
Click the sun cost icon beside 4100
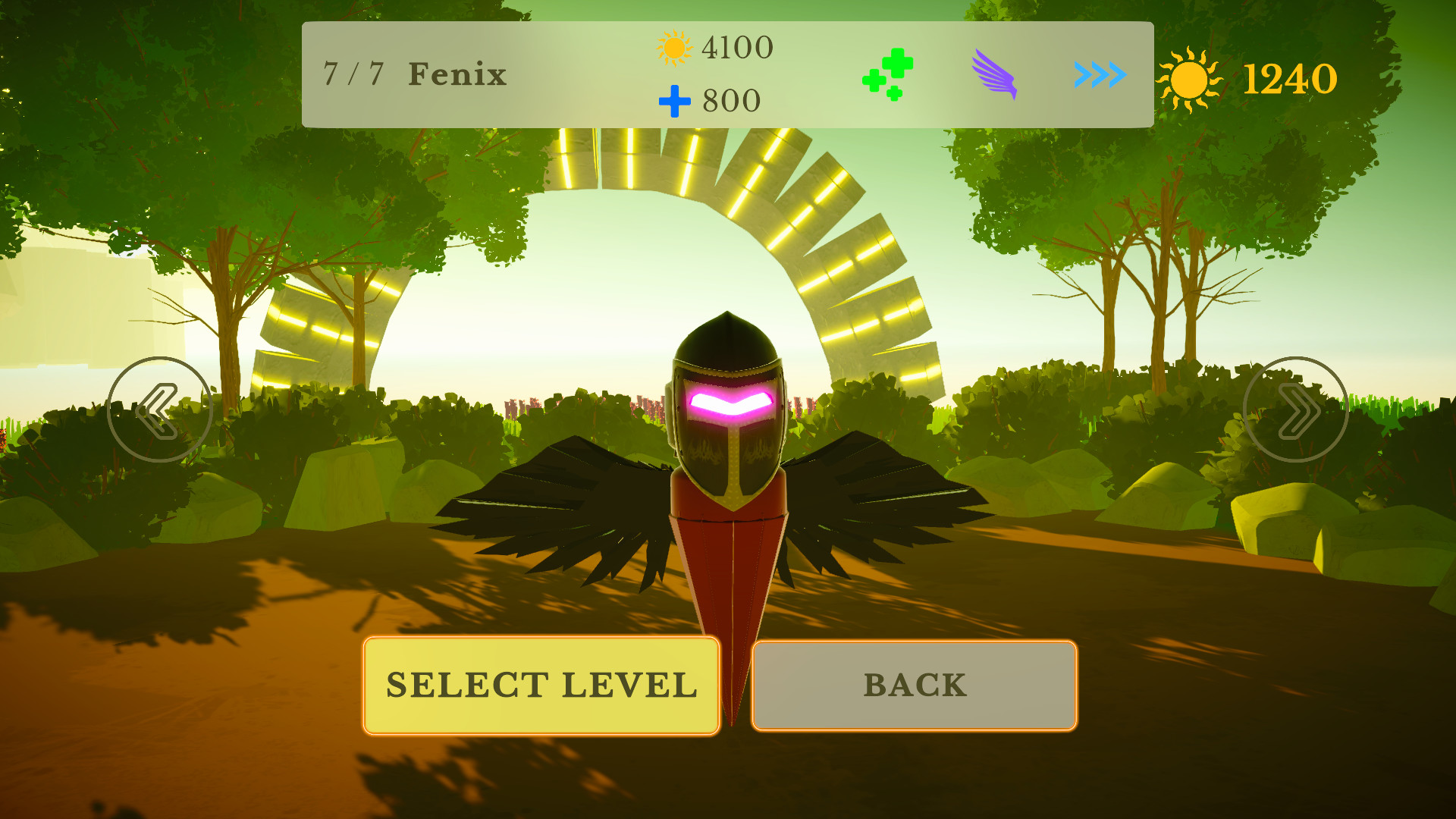673,48
